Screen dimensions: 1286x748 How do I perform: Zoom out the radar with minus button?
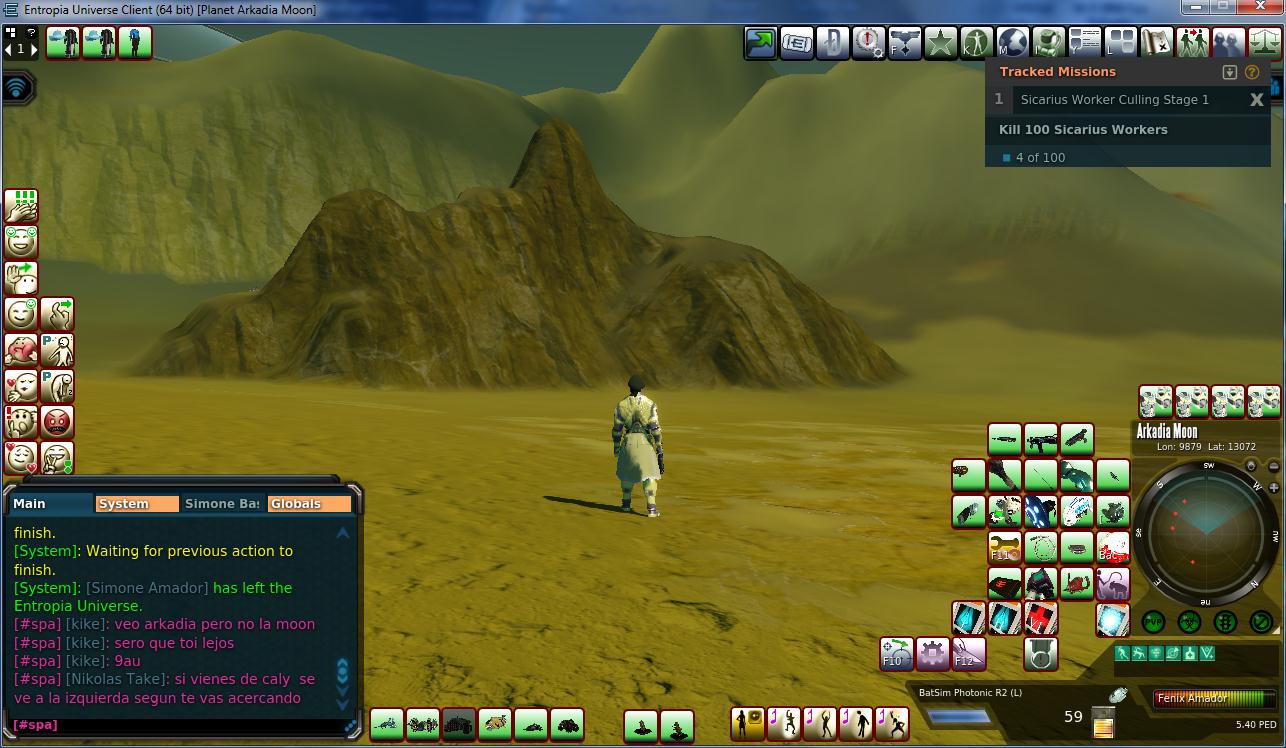1272,465
